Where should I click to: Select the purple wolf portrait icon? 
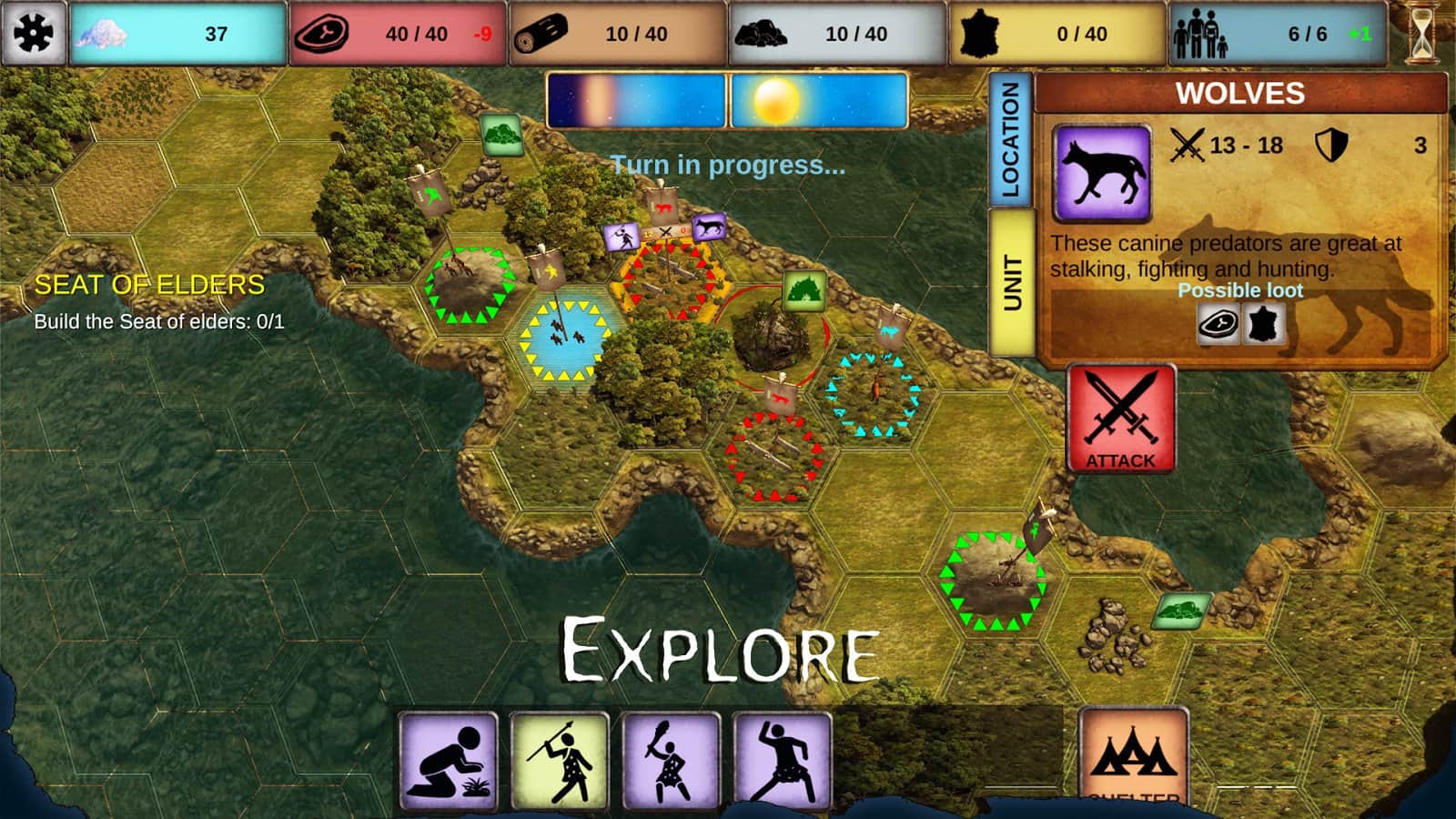pyautogui.click(x=1102, y=173)
